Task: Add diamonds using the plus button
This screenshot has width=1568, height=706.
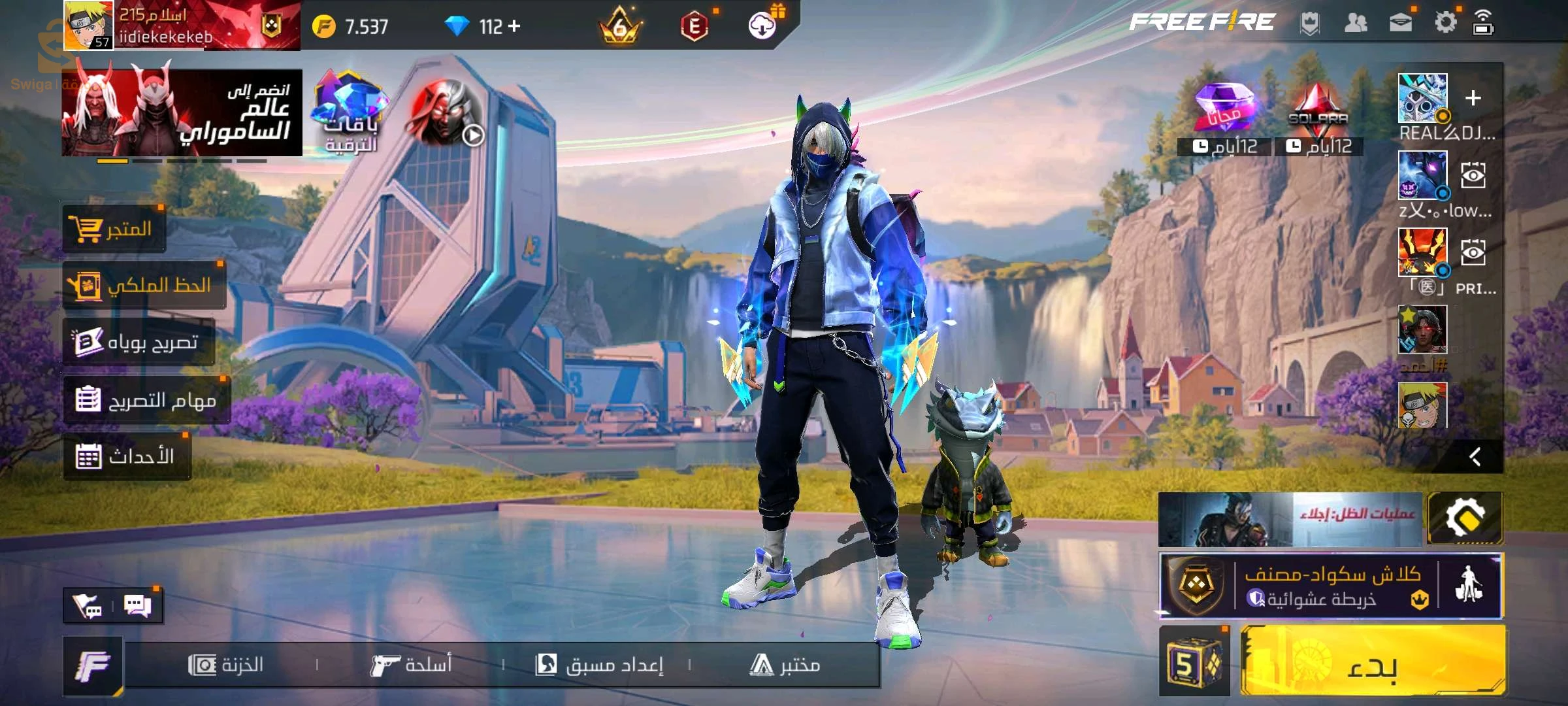Action: pyautogui.click(x=515, y=26)
